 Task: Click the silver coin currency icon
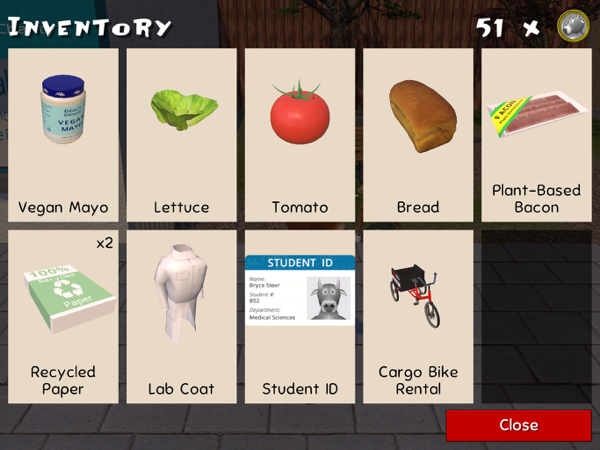(x=573, y=26)
